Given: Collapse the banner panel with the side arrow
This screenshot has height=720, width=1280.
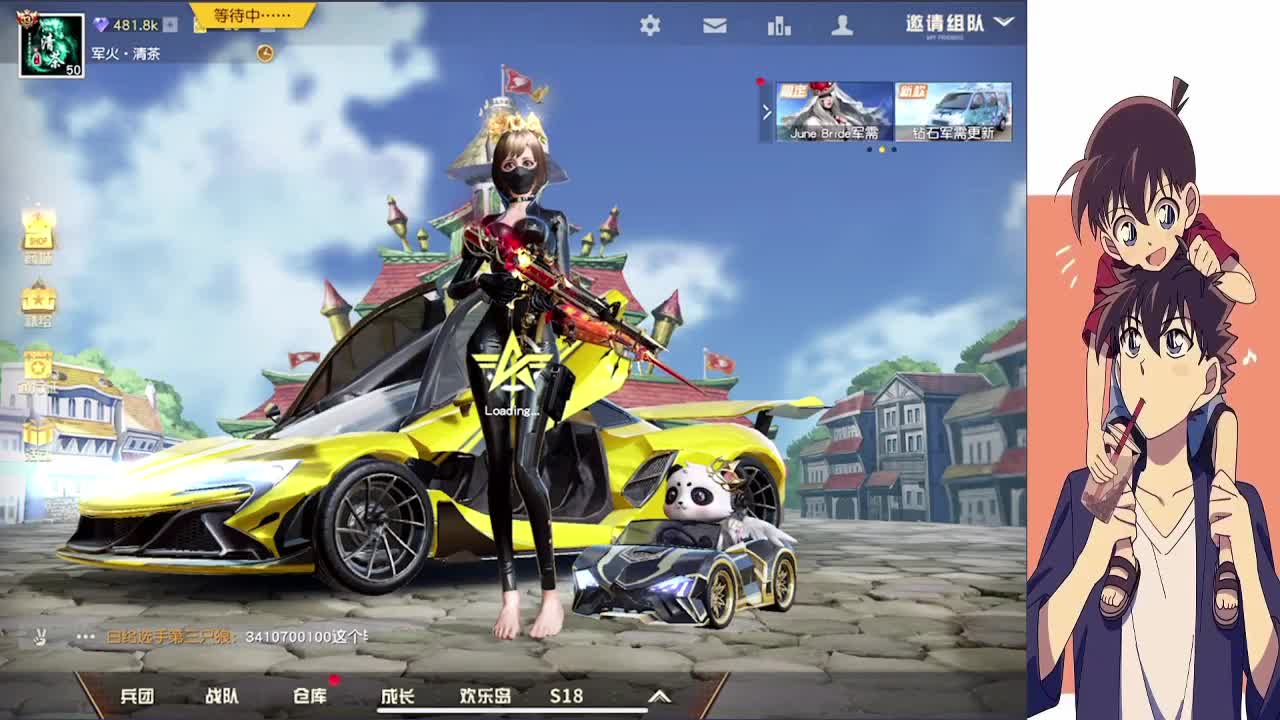Looking at the screenshot, I should pos(766,110).
